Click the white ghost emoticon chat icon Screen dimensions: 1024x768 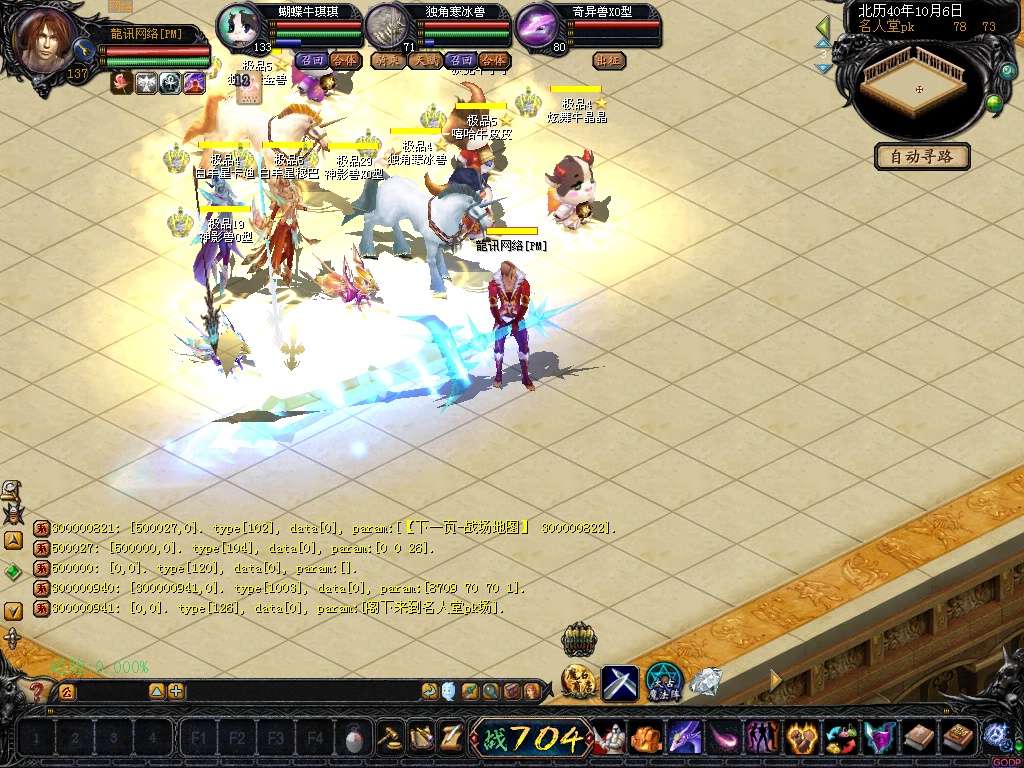(x=449, y=691)
